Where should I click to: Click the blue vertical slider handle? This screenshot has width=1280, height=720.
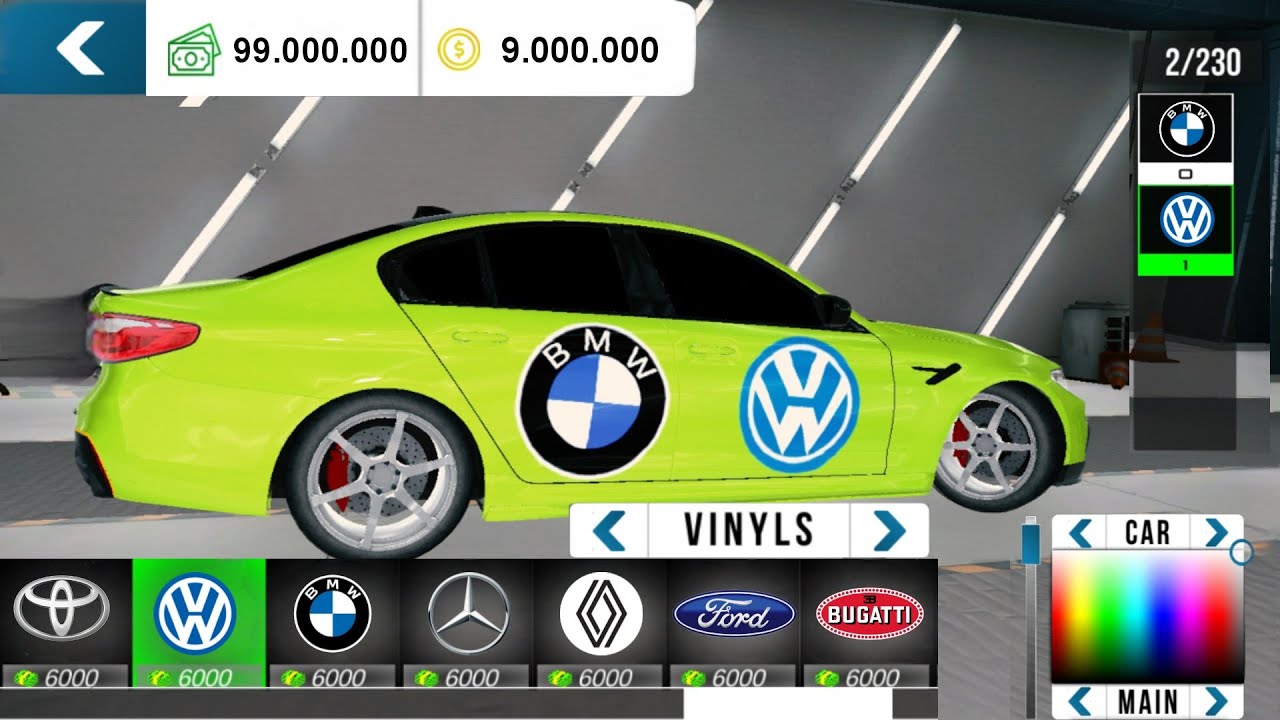click(x=1030, y=544)
